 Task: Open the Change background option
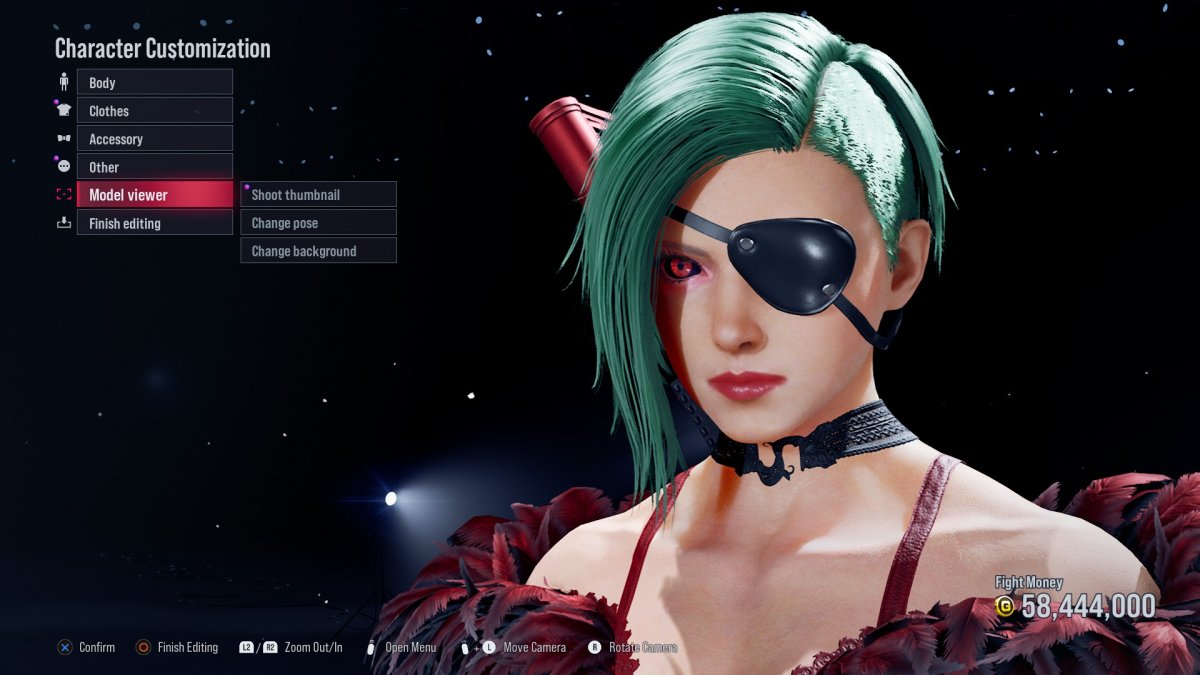(x=318, y=251)
